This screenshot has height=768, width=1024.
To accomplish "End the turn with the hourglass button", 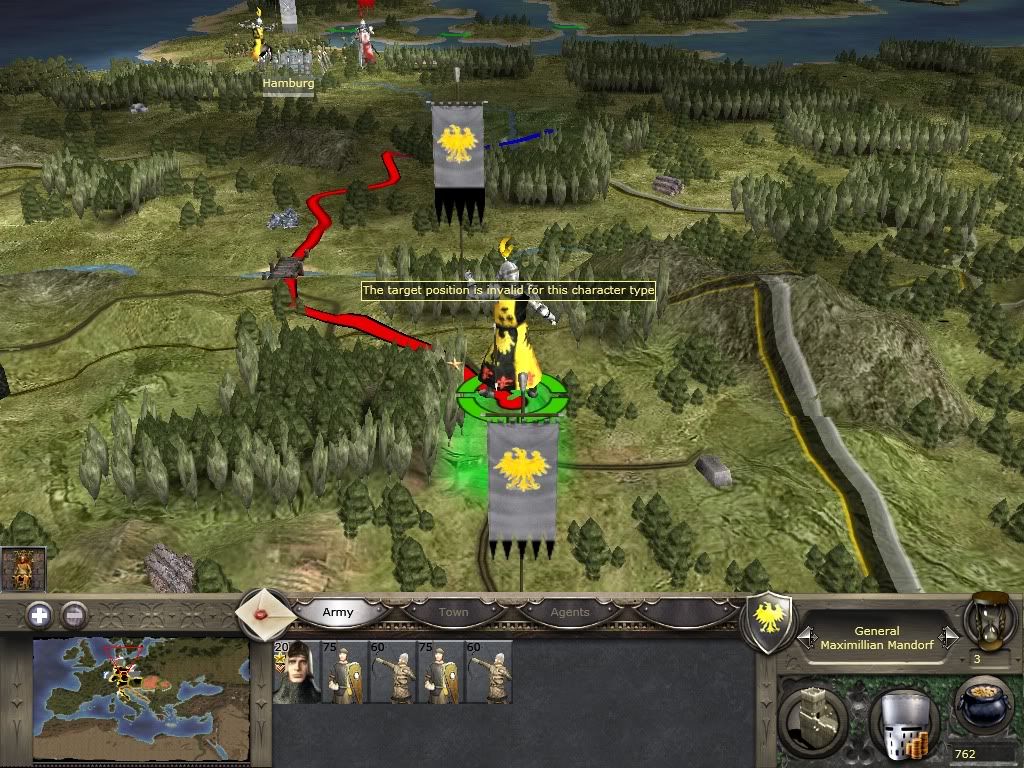I will point(989,622).
